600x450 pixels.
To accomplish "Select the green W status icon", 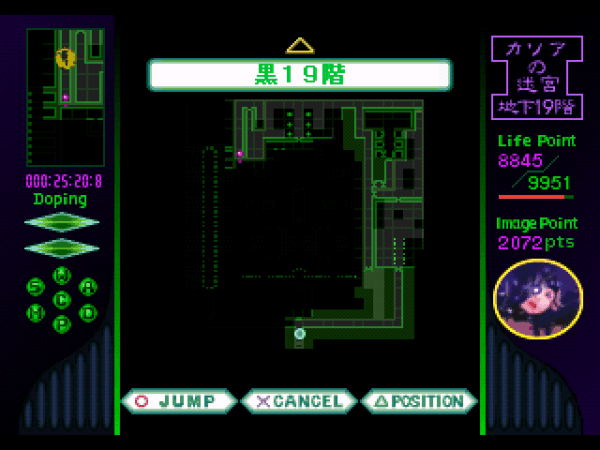I will click(x=62, y=275).
